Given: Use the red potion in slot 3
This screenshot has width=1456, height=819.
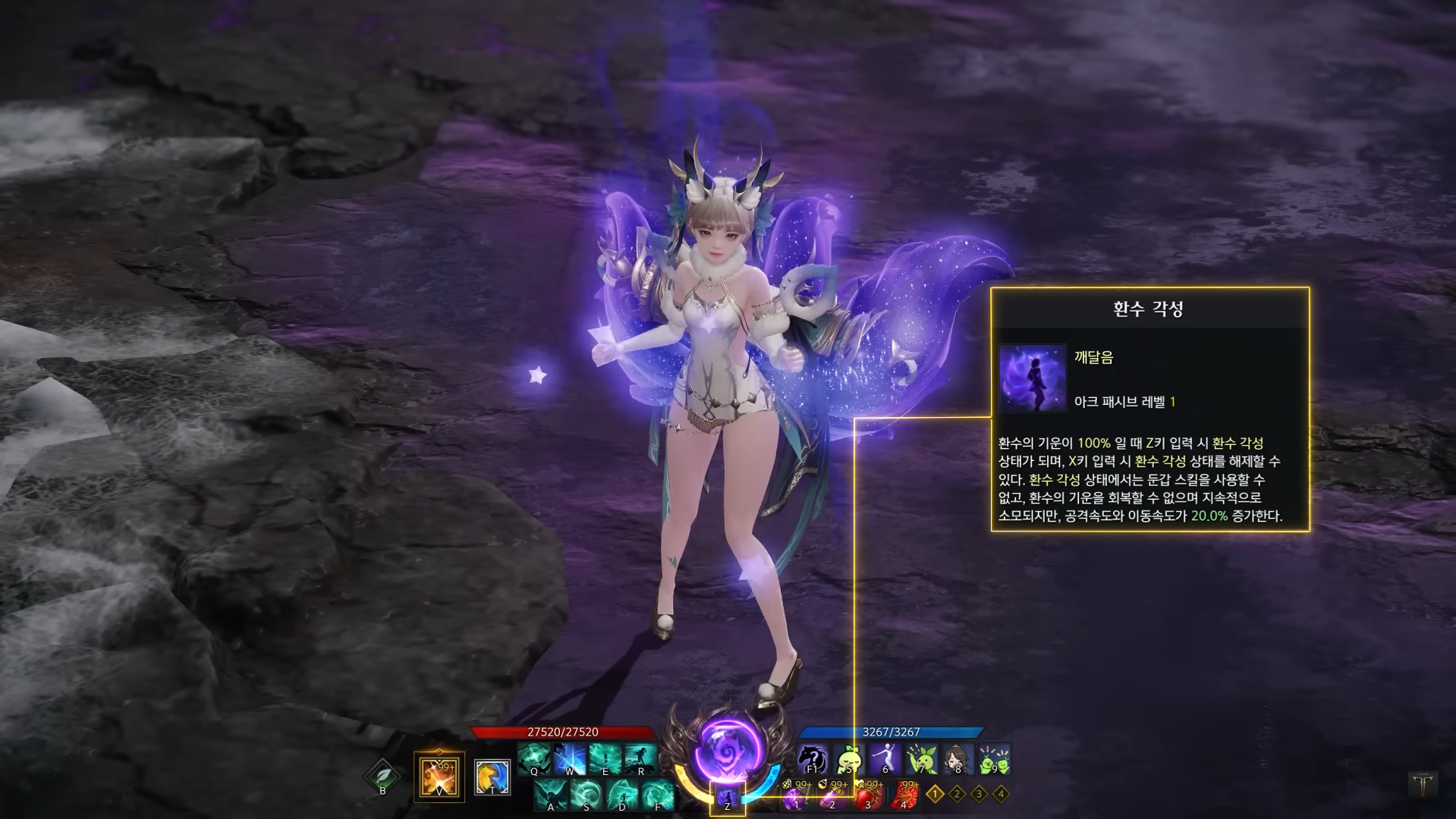Looking at the screenshot, I should tap(868, 795).
